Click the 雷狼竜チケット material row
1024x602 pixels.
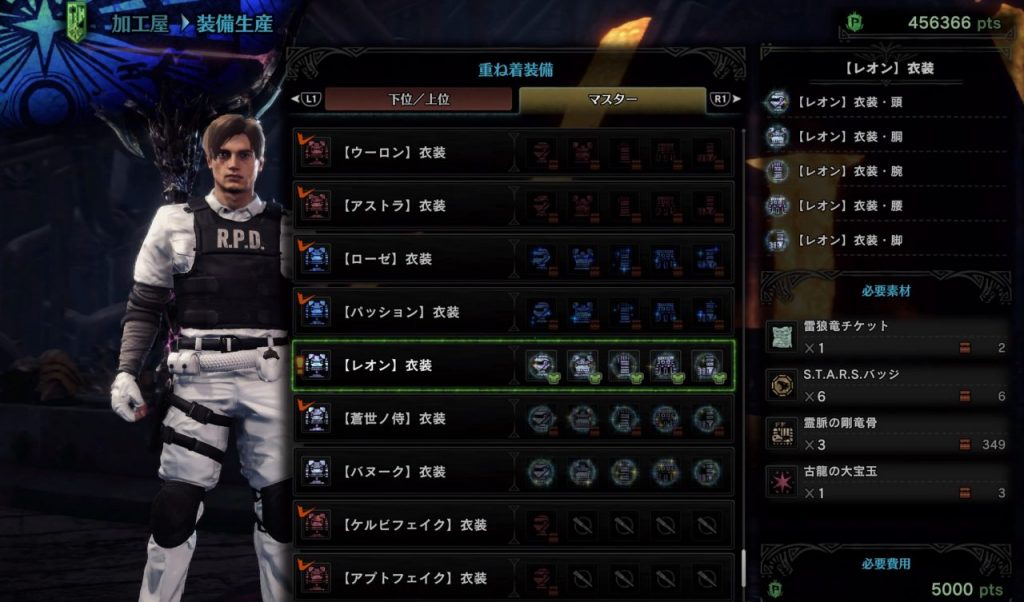pyautogui.click(x=885, y=336)
